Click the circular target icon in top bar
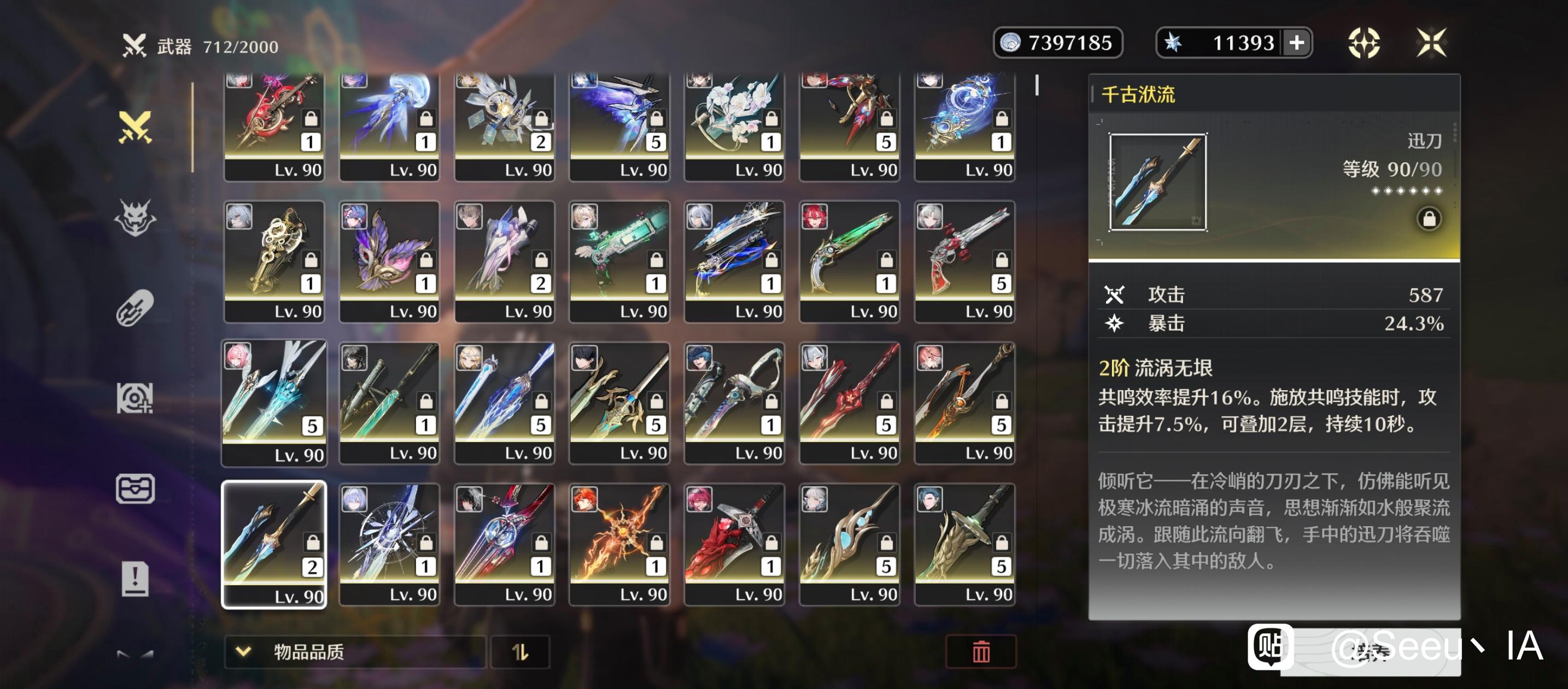The image size is (1568, 689). click(x=1364, y=43)
